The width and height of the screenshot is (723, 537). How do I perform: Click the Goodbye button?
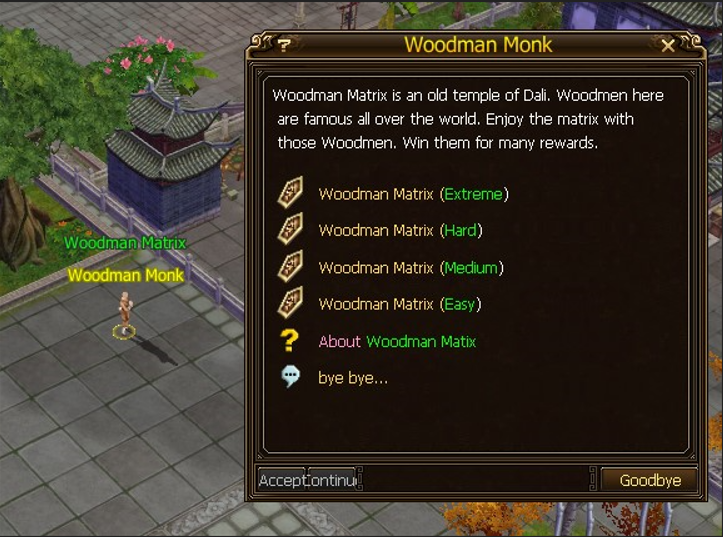(x=649, y=480)
